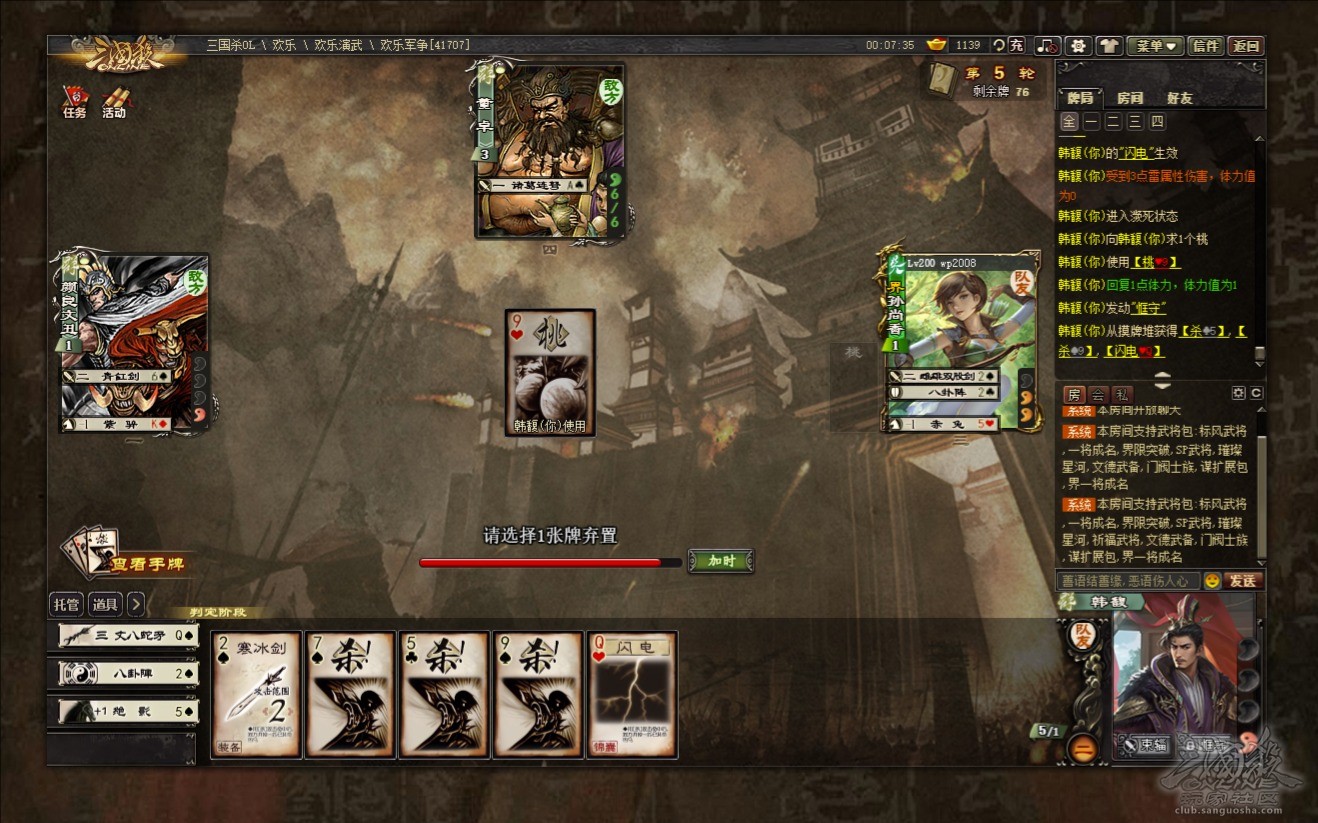Switch to the 好友 friends tab
Viewport: 1318px width, 823px height.
[1180, 98]
